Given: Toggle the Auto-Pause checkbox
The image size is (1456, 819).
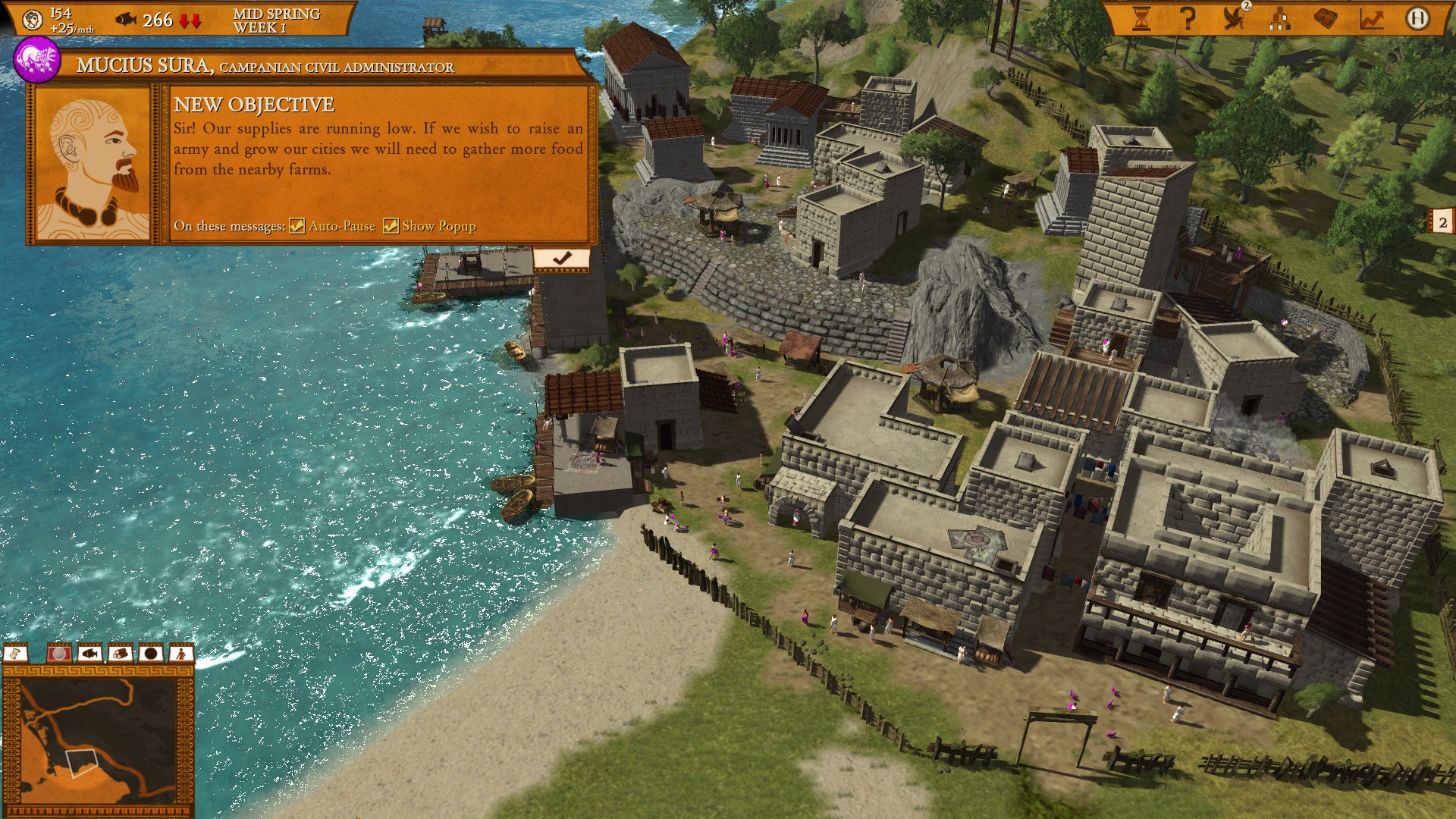Looking at the screenshot, I should click(x=297, y=226).
